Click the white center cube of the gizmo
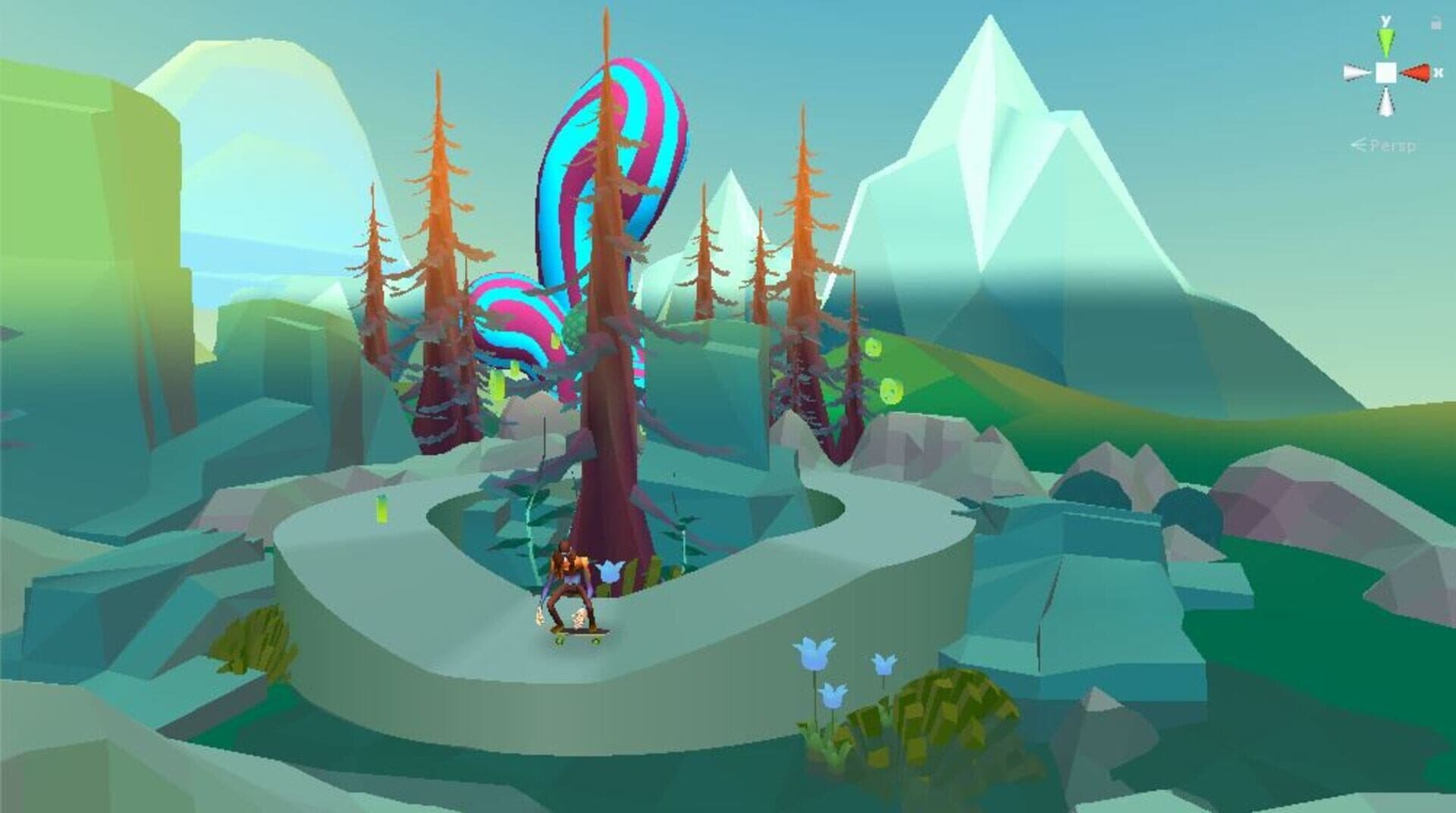Viewport: 1456px width, 813px height. pyautogui.click(x=1386, y=73)
